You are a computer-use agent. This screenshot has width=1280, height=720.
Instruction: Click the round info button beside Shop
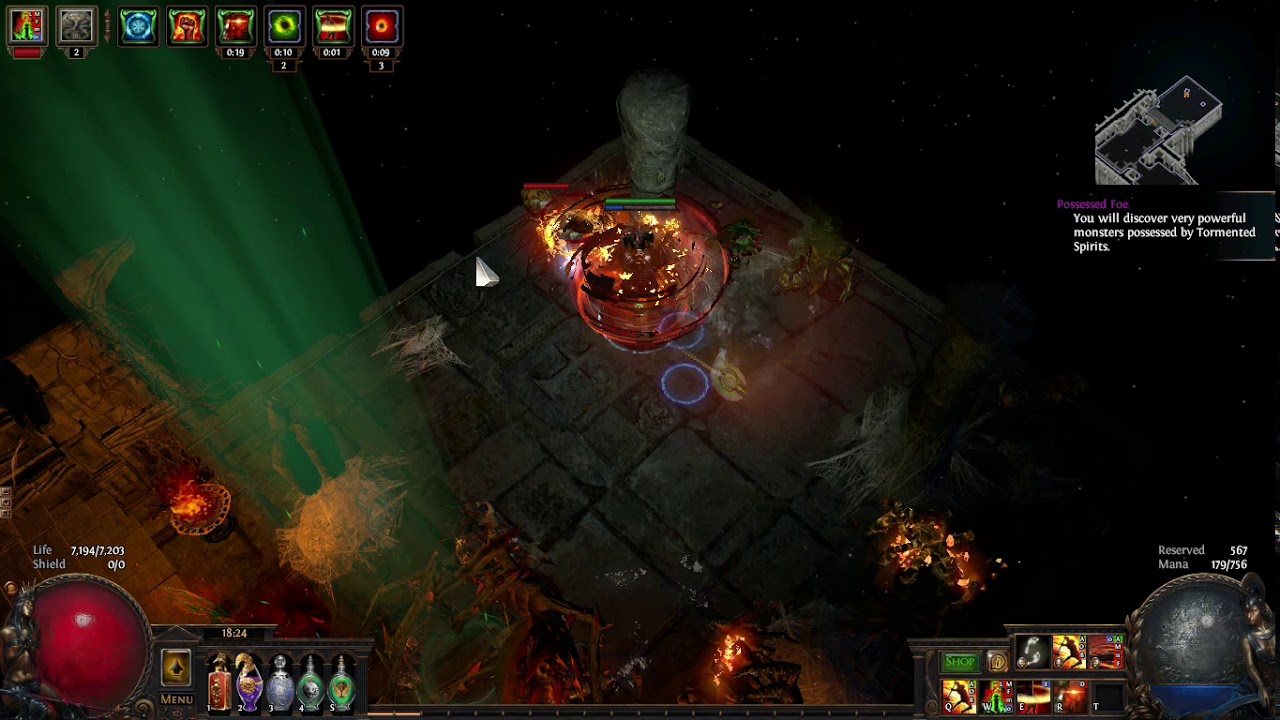(996, 662)
